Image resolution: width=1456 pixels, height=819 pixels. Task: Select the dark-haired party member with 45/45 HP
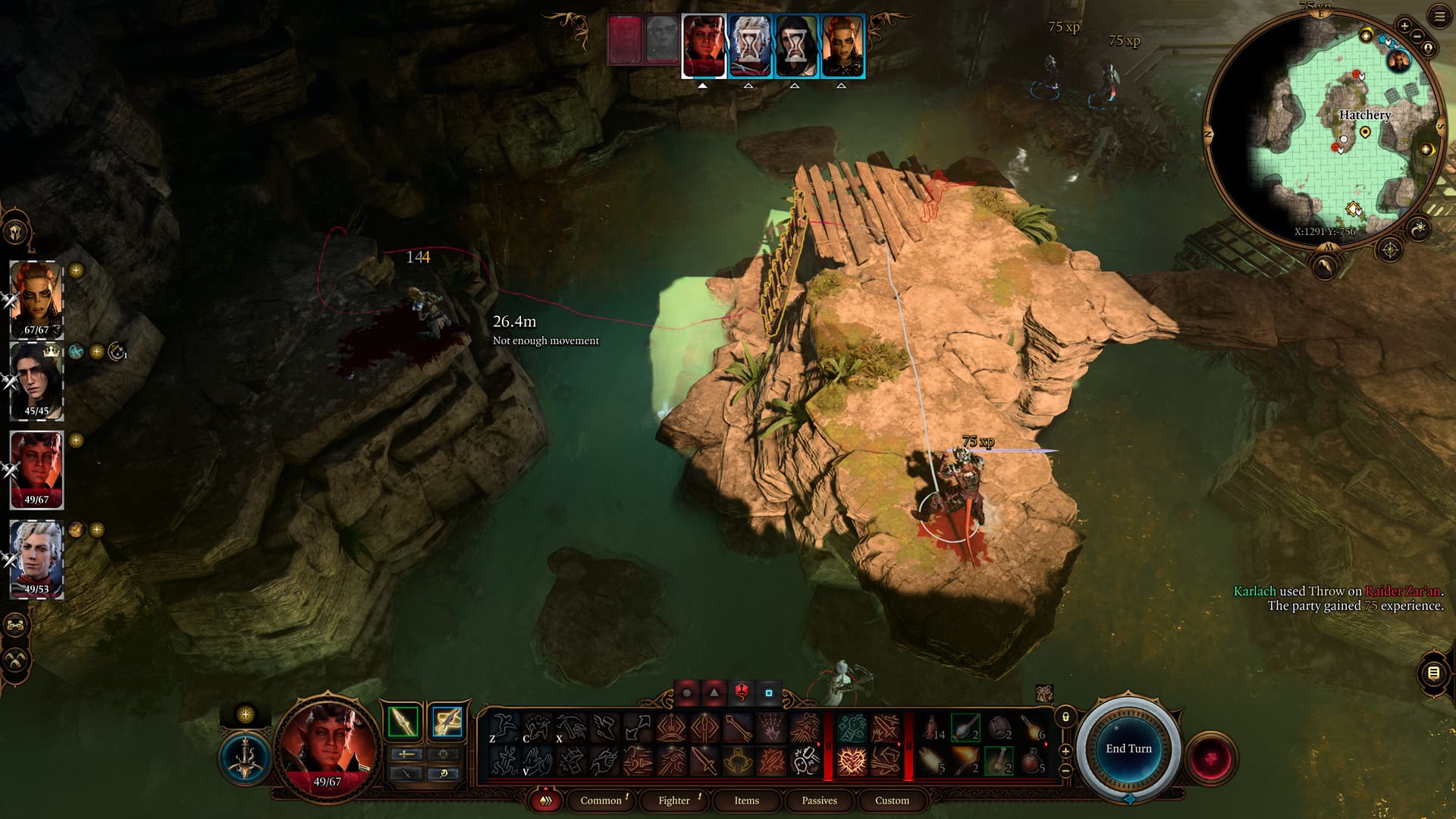pyautogui.click(x=36, y=381)
